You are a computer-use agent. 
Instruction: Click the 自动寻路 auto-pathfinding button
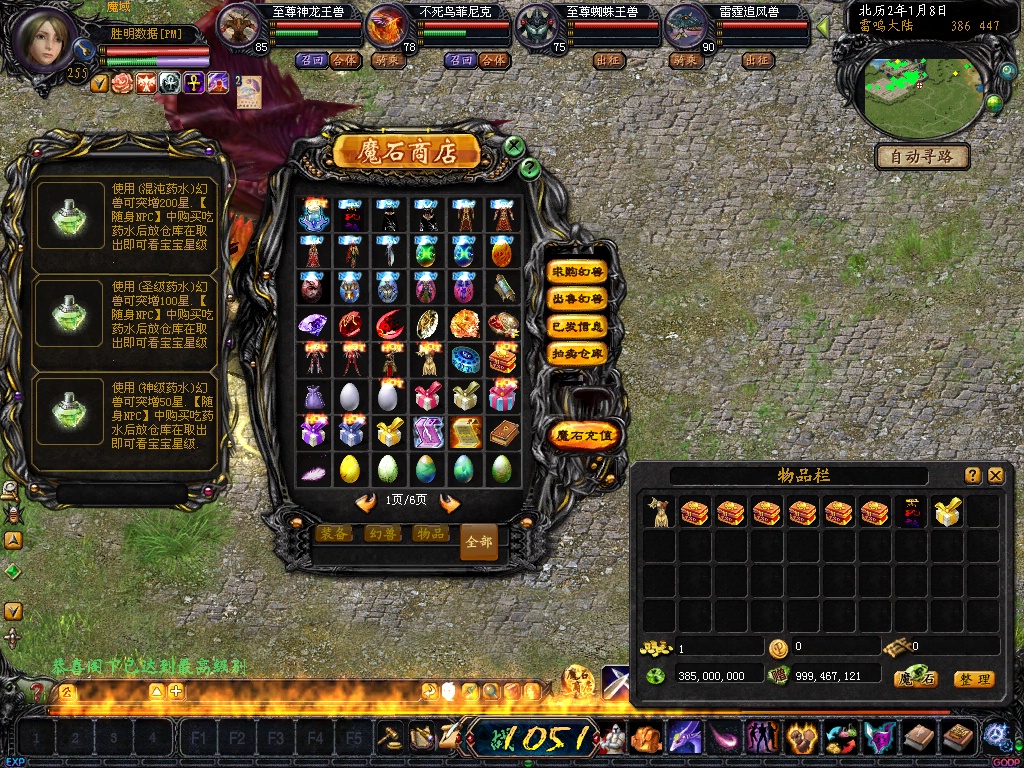(922, 156)
